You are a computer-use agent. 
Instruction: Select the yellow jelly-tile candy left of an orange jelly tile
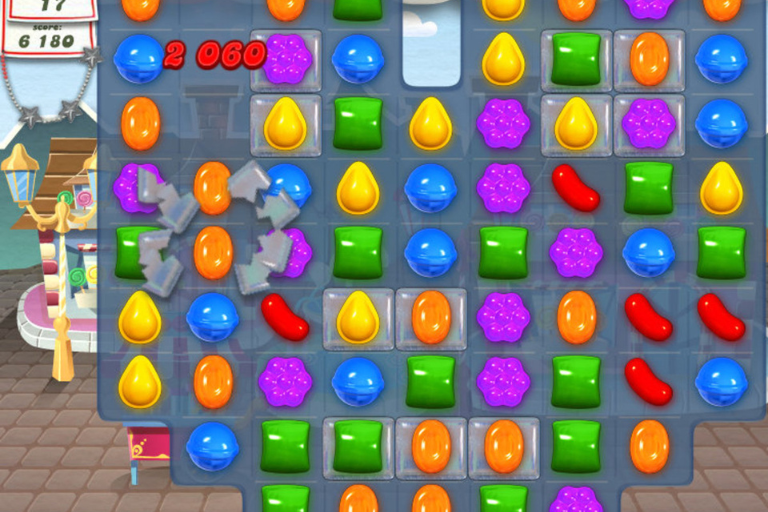click(358, 317)
